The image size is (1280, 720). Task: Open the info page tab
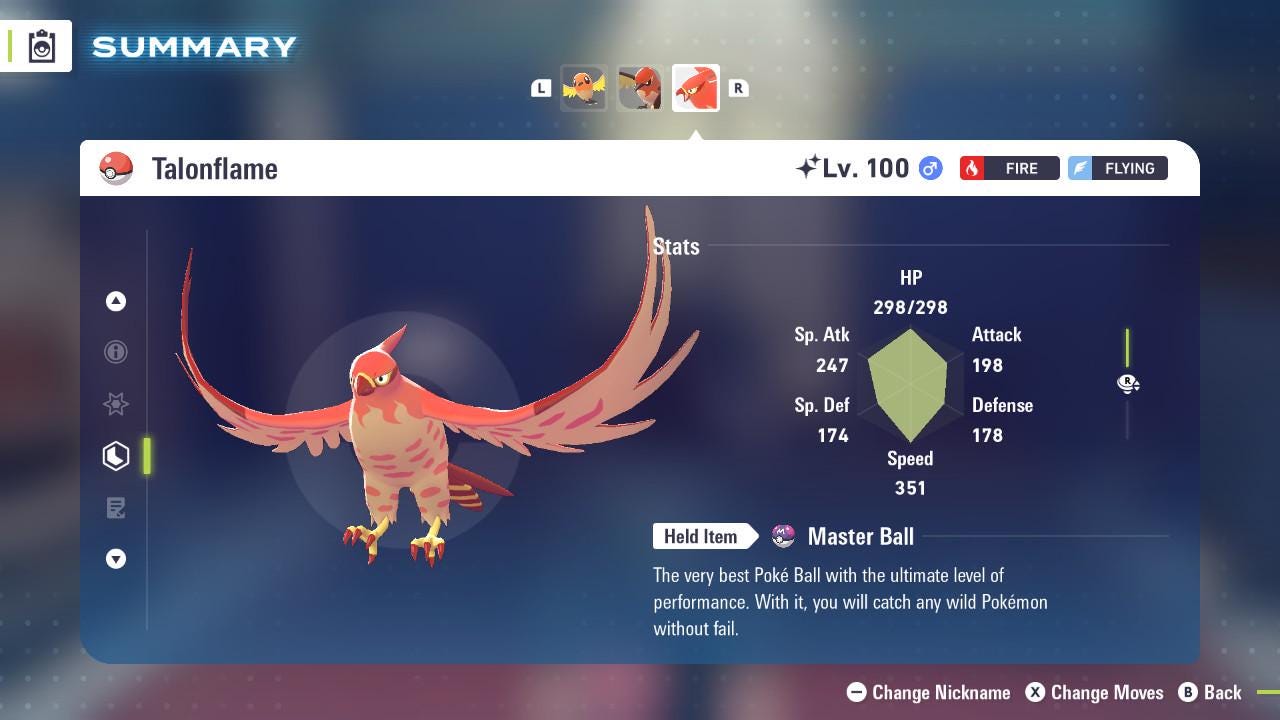(x=116, y=352)
